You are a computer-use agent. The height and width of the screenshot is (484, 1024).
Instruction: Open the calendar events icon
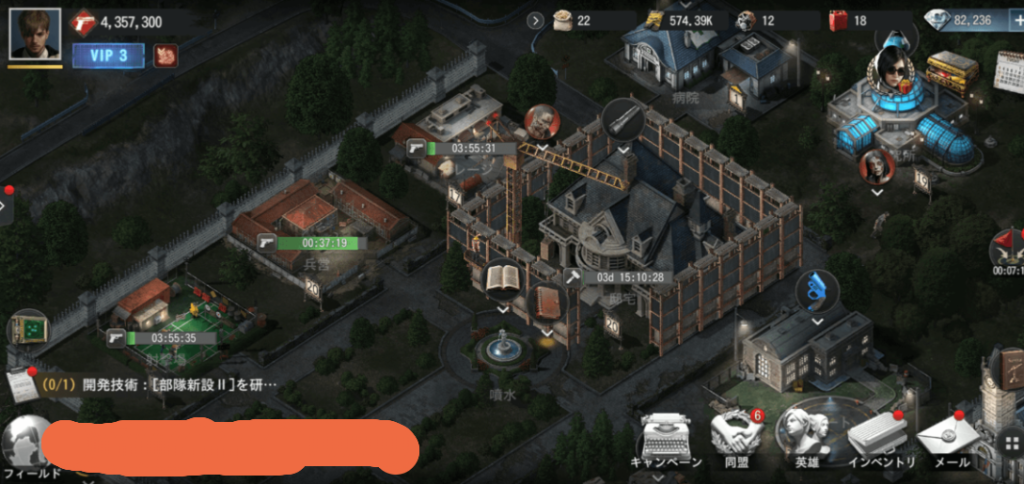point(1010,70)
